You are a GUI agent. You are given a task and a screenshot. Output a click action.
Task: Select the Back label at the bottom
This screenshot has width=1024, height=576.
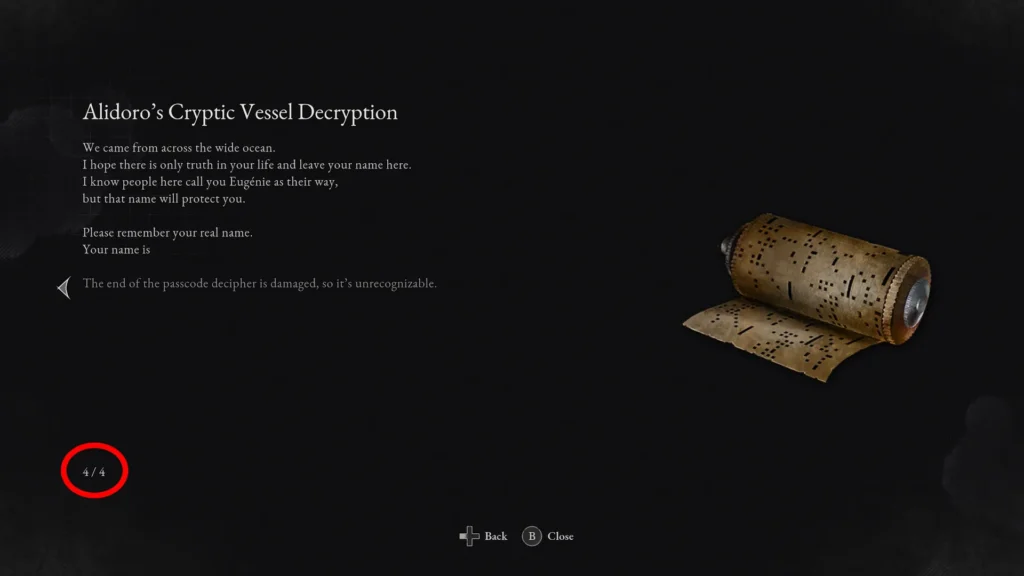[x=495, y=537]
